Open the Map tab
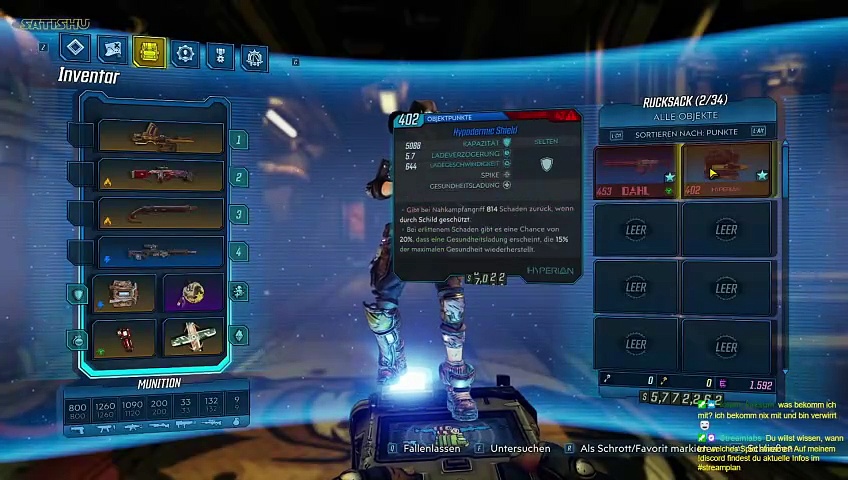Screen dimensions: 848x480 113,49
